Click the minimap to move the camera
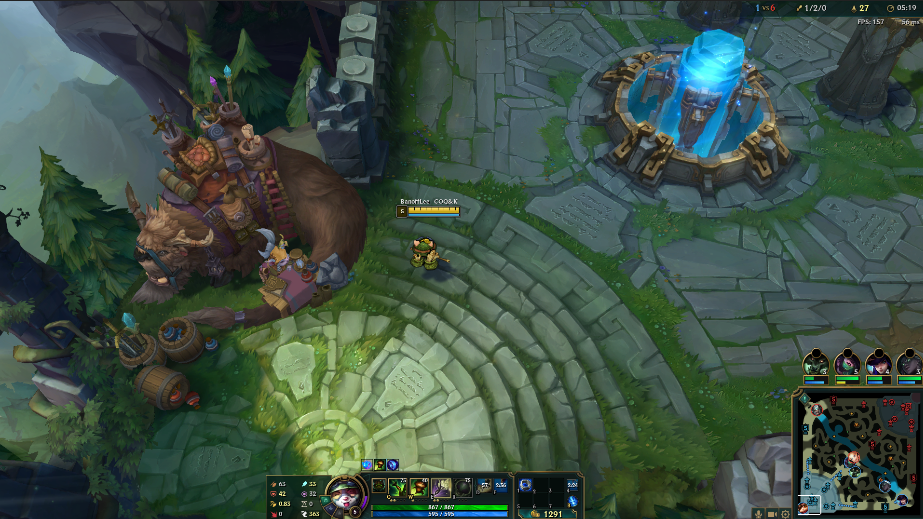The height and width of the screenshot is (519, 923). point(861,448)
